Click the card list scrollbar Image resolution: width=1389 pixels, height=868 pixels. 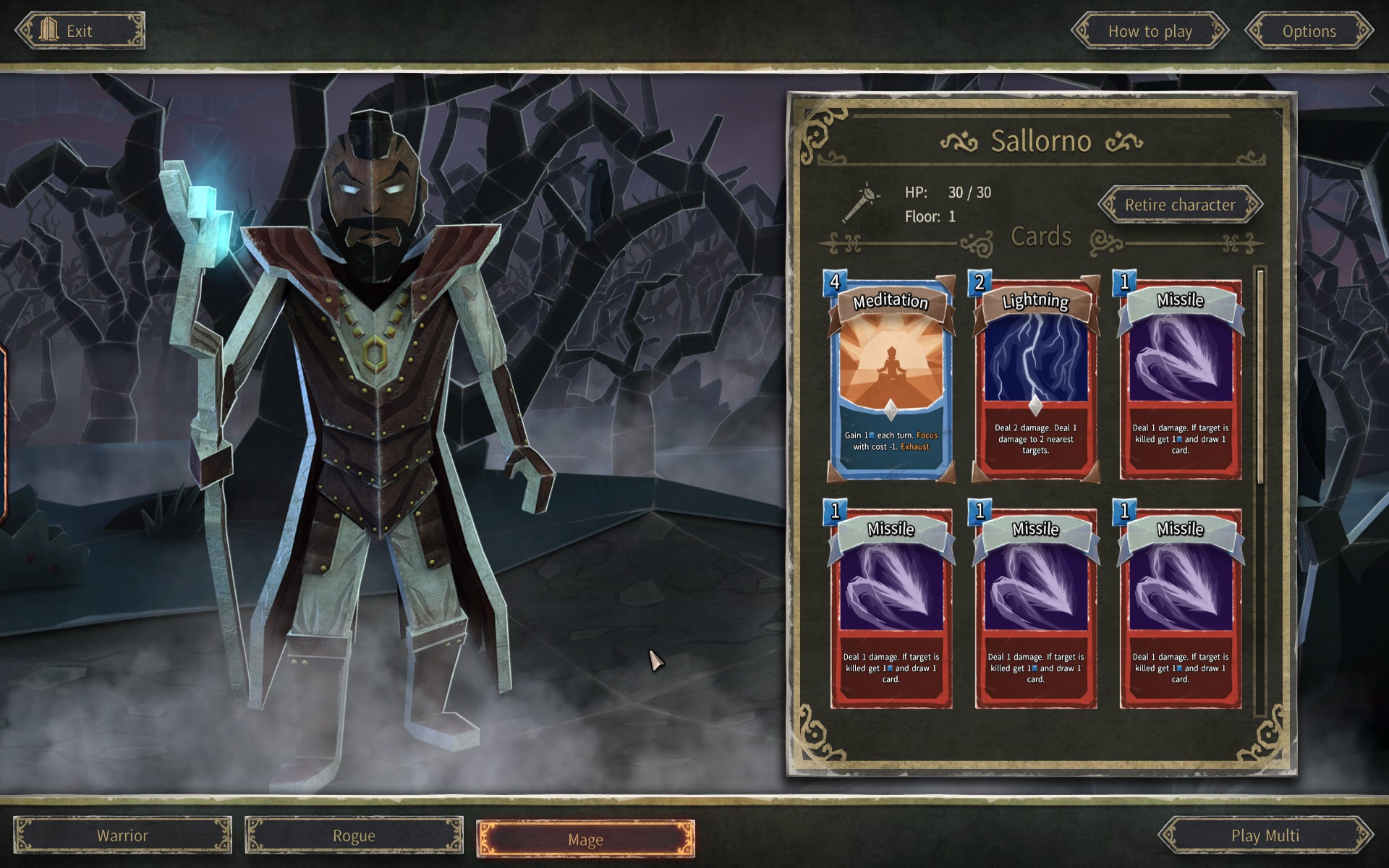pos(1260,376)
